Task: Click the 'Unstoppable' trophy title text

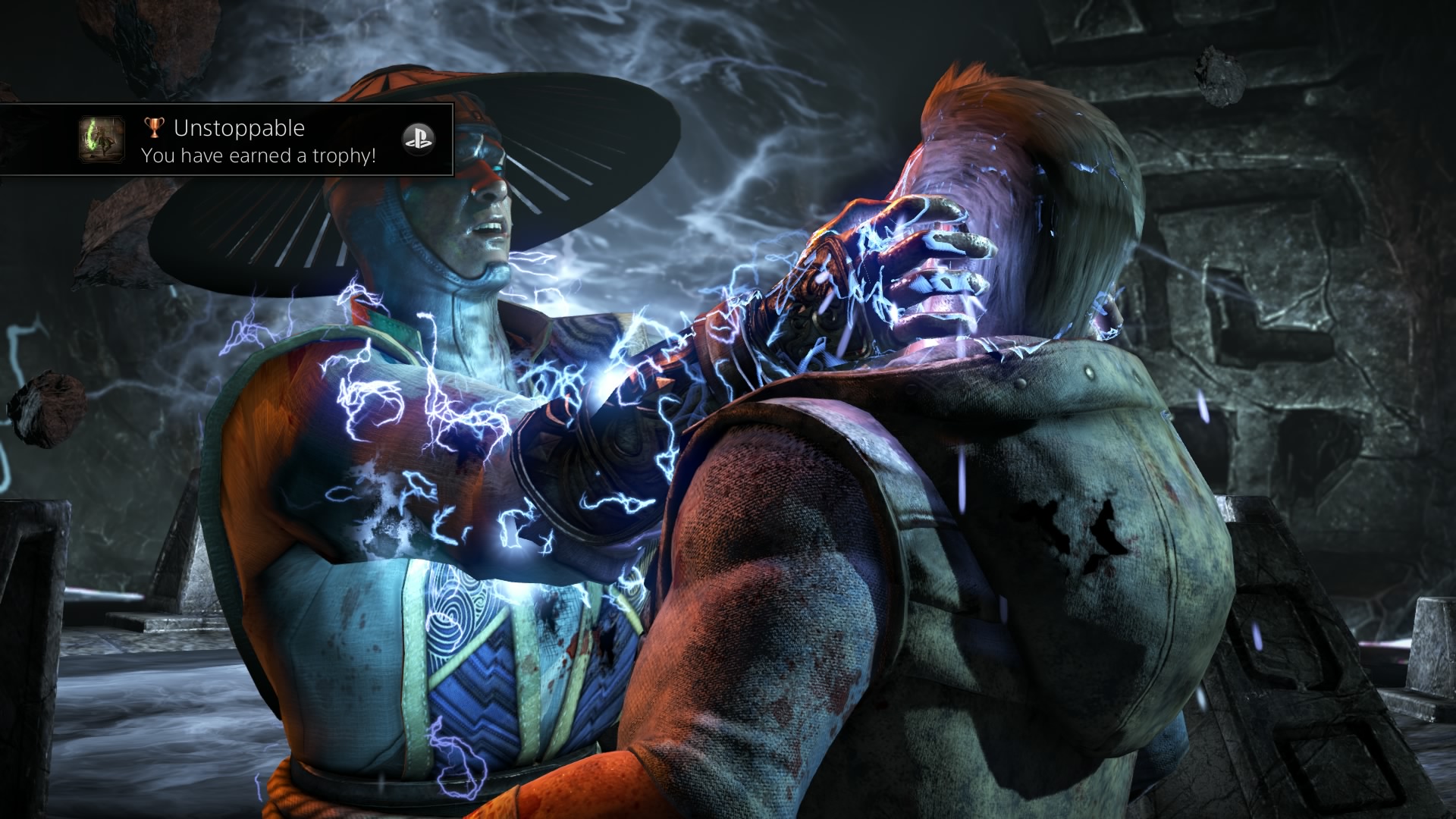Action: point(239,128)
